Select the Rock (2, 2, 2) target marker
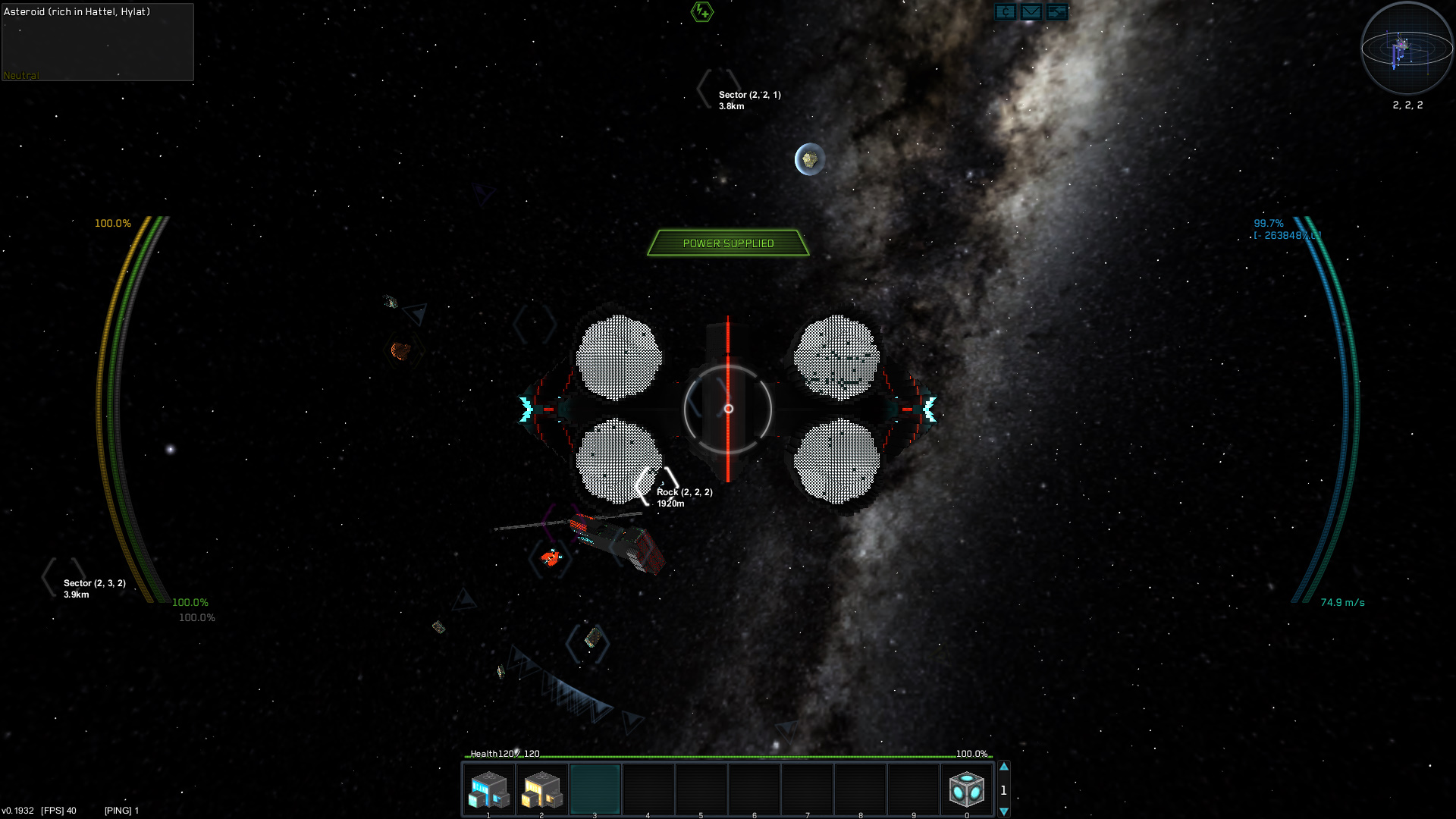The width and height of the screenshot is (1456, 819). (x=657, y=485)
